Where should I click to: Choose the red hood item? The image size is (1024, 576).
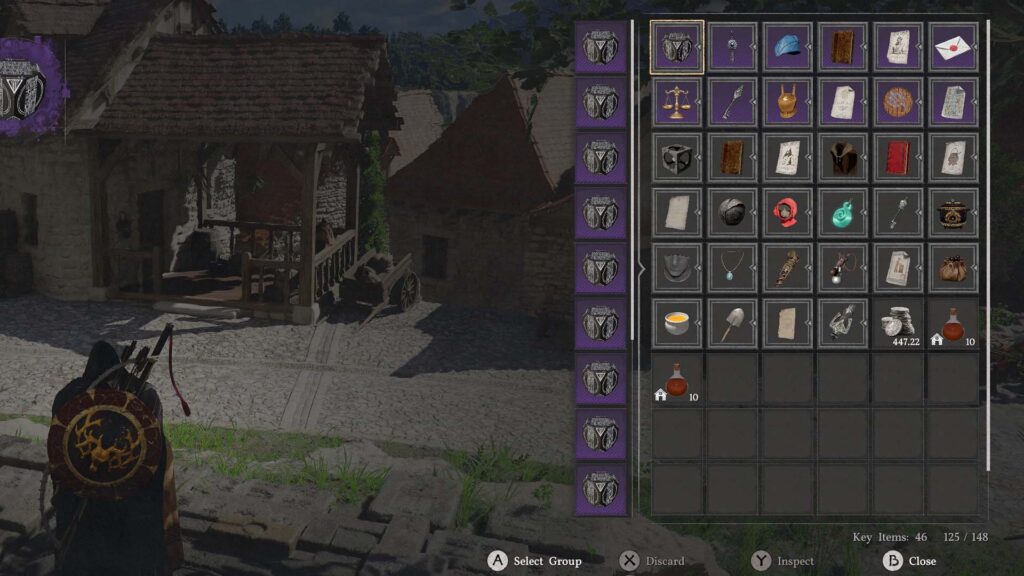(787, 212)
